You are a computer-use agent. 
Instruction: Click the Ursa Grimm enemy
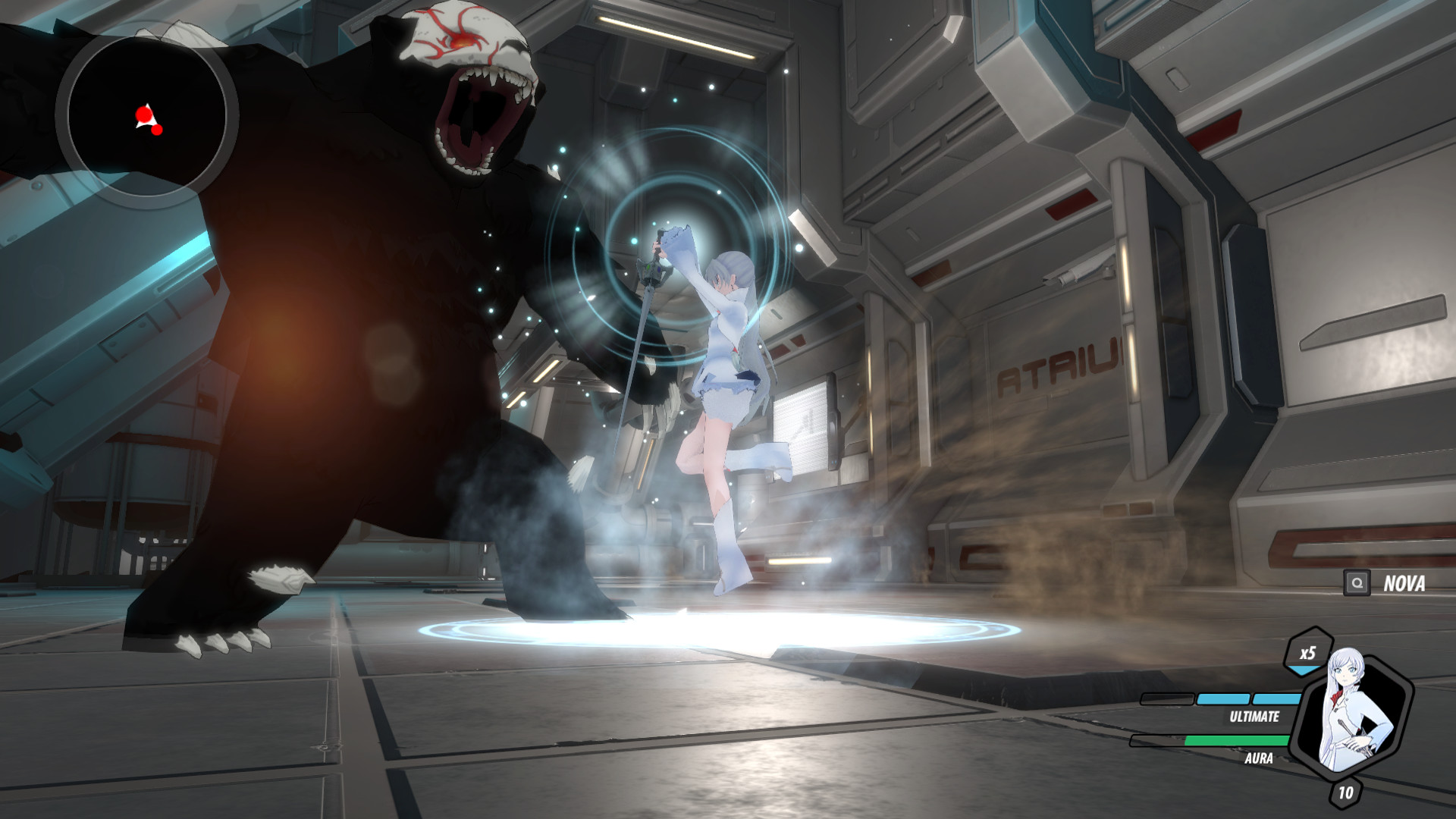[341, 303]
